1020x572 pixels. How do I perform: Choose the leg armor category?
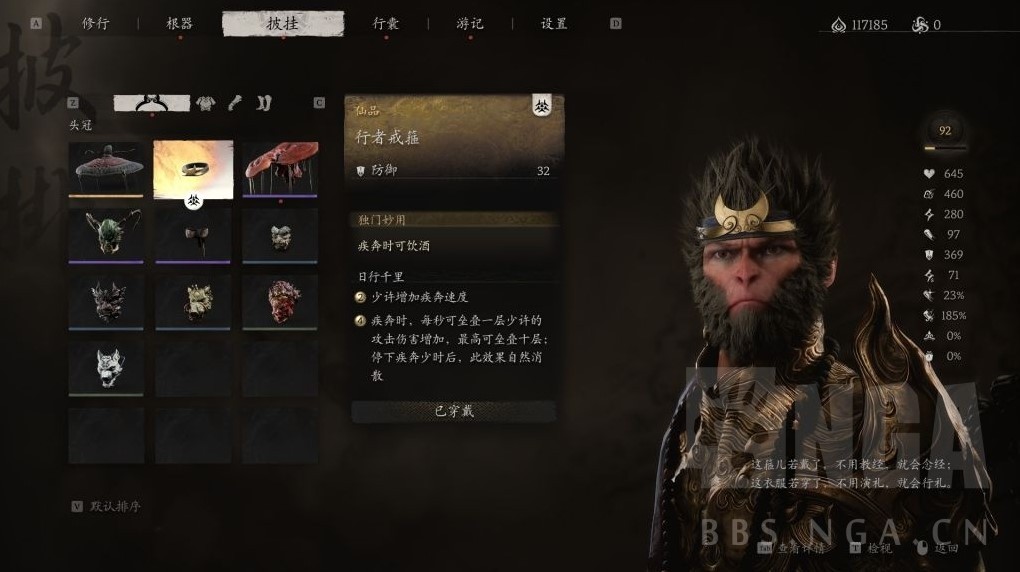click(x=263, y=103)
